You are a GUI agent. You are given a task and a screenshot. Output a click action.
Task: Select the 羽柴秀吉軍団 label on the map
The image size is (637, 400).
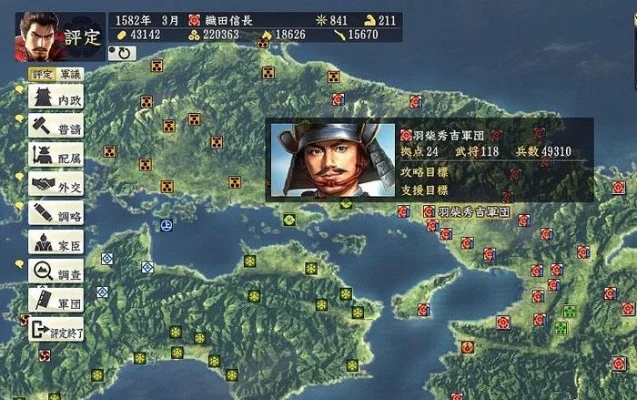tap(474, 212)
